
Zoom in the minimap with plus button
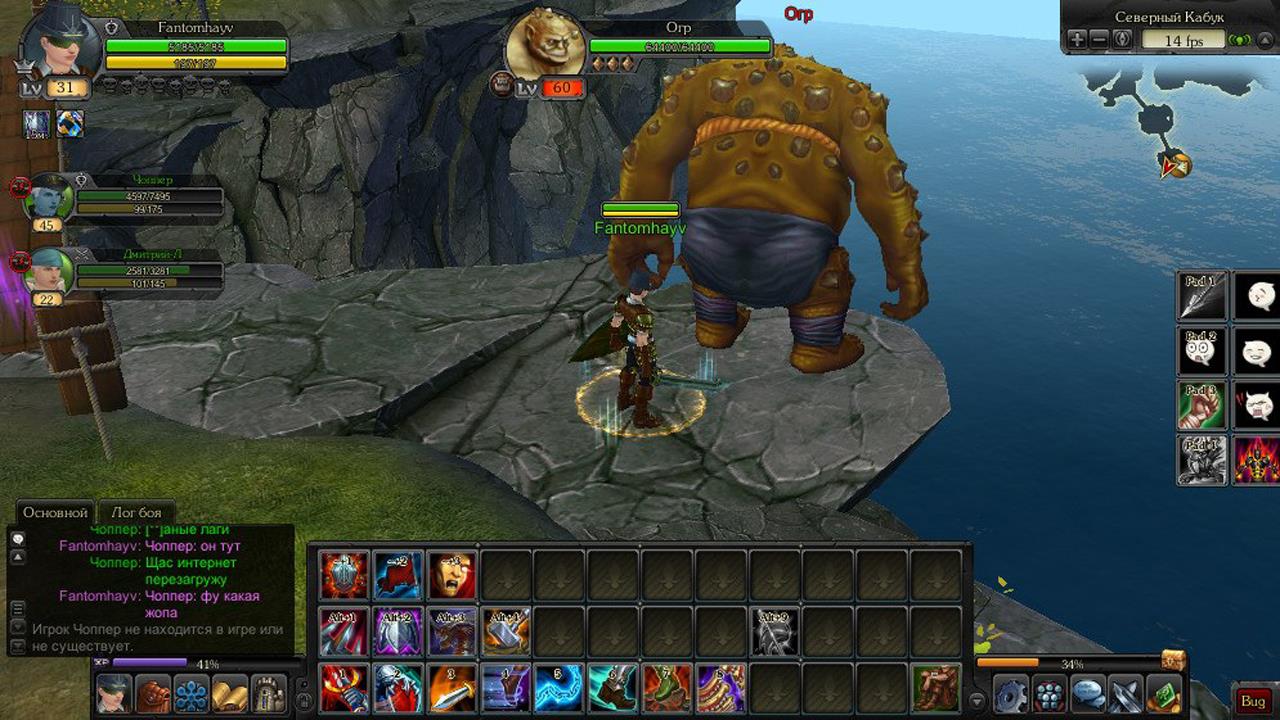pos(1076,39)
